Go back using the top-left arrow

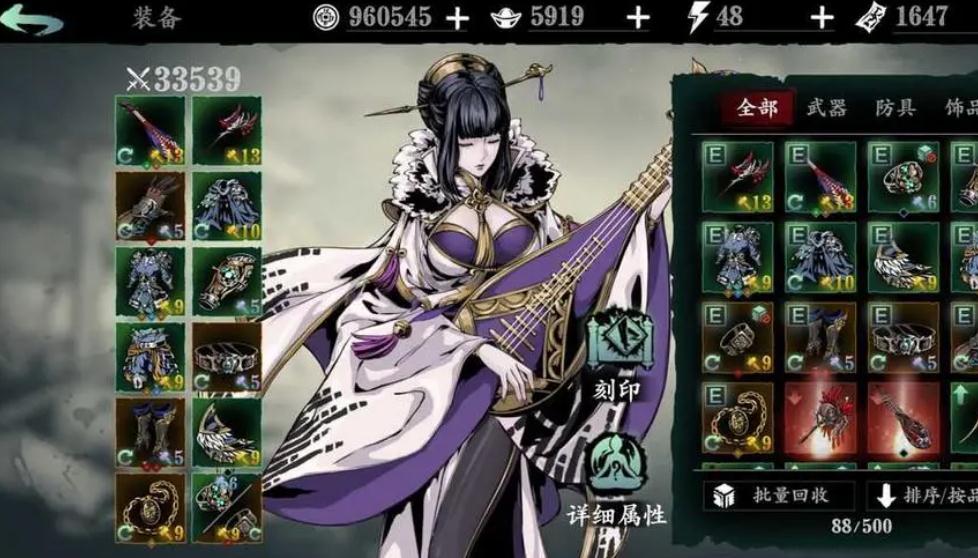(x=37, y=19)
